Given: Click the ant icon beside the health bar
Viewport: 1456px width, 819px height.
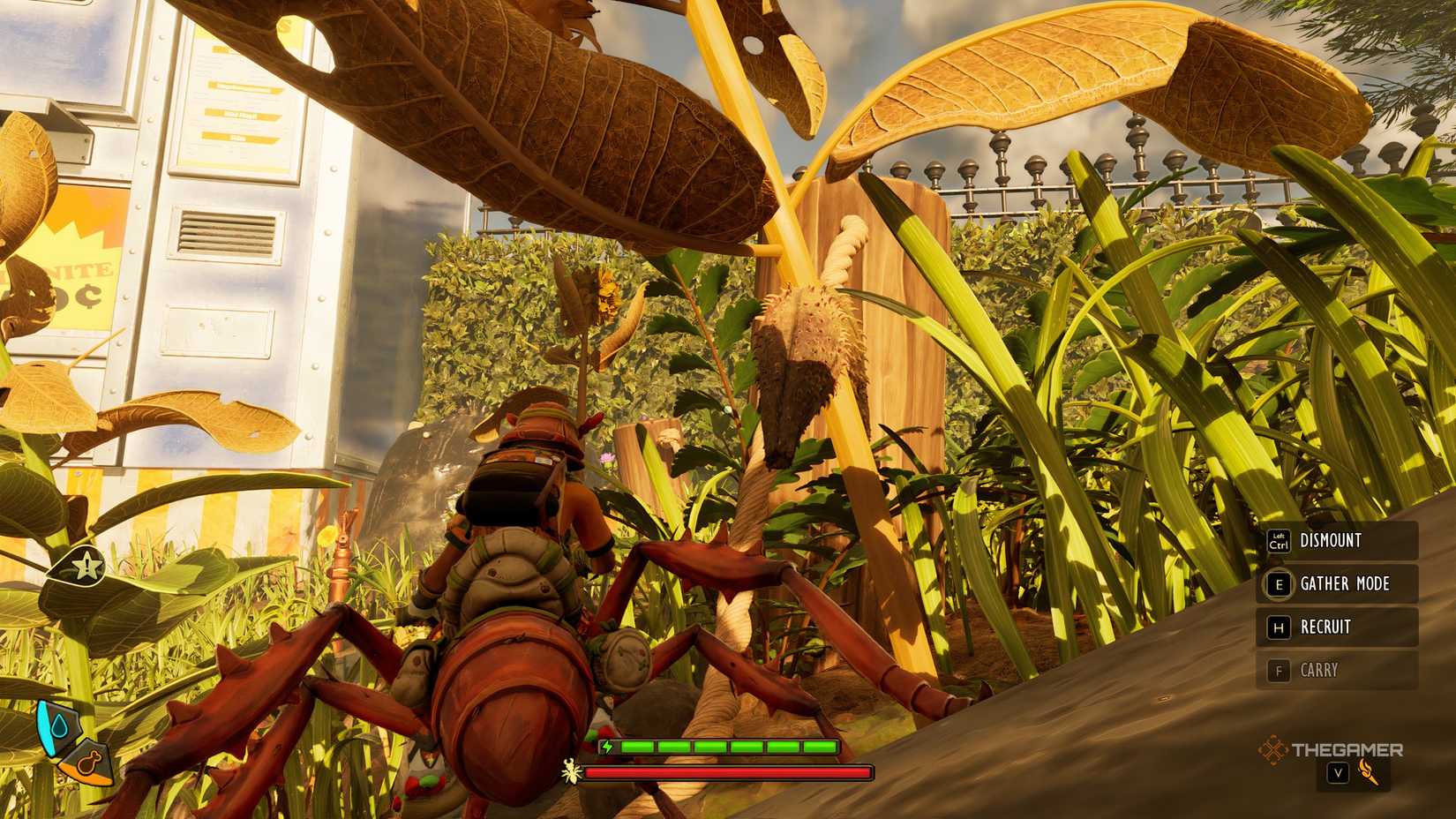Looking at the screenshot, I should pyautogui.click(x=570, y=771).
